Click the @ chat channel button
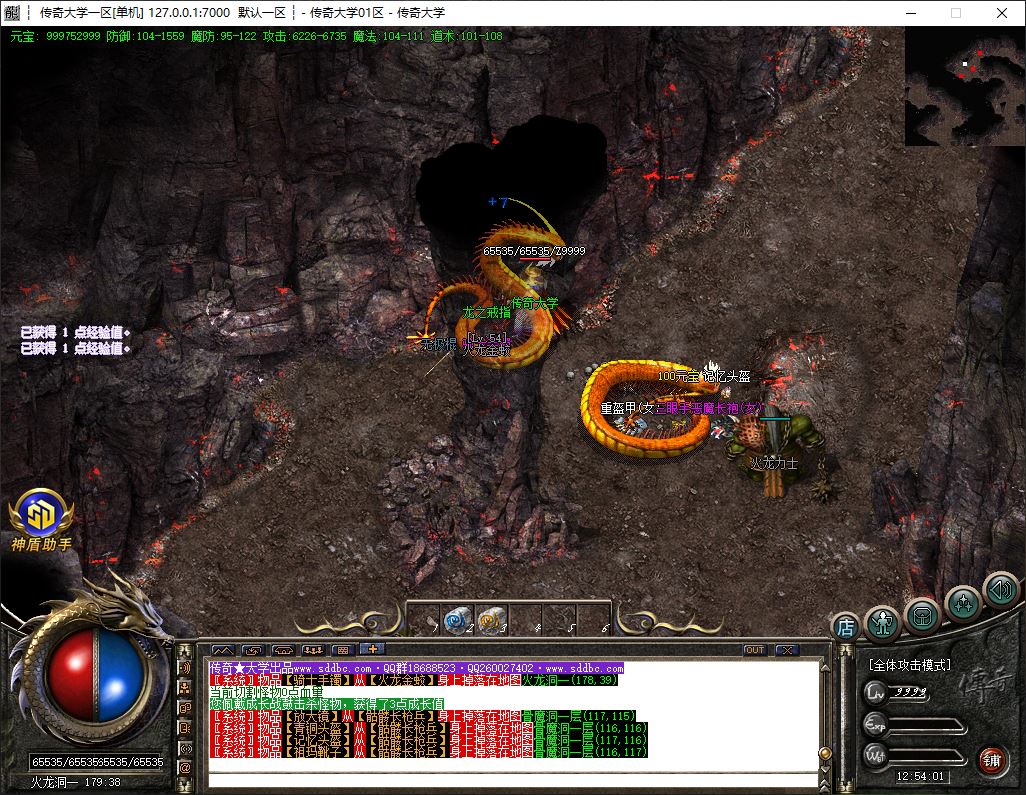The height and width of the screenshot is (795, 1026). tap(185, 767)
